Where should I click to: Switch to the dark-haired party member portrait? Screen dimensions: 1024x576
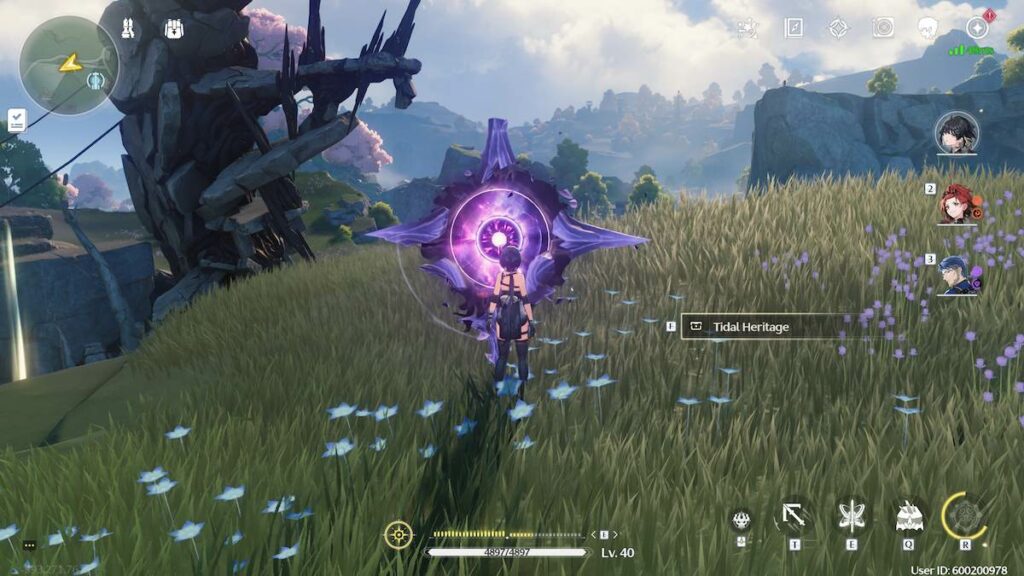point(957,133)
